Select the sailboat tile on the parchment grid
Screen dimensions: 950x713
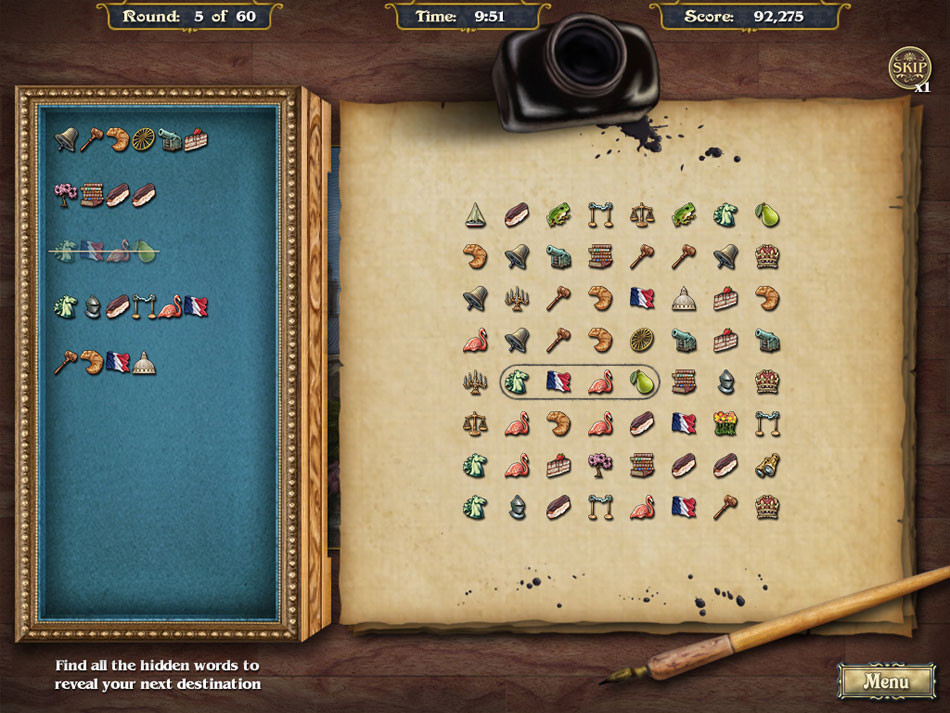[475, 214]
